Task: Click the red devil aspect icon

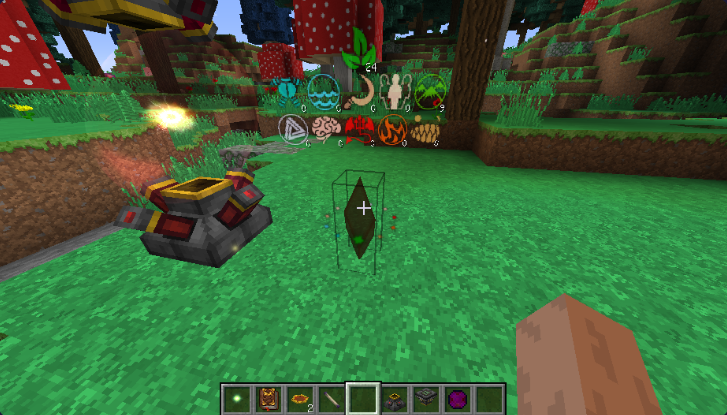Action: coord(358,130)
